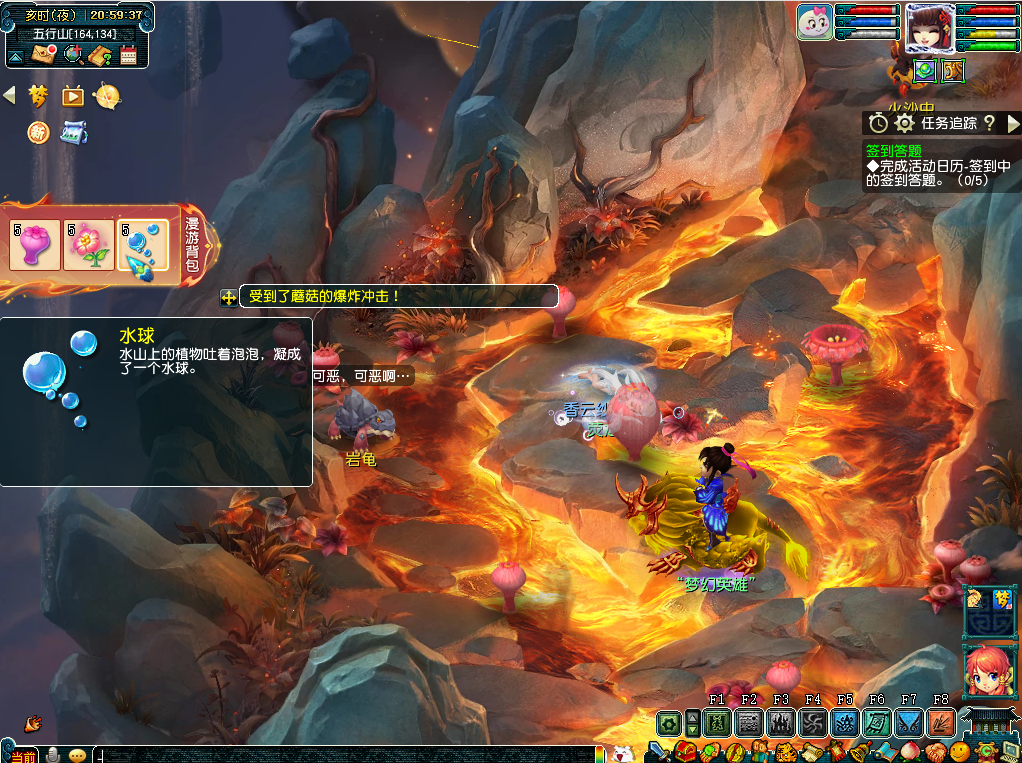Open the 签到答题 quest entry
Image resolution: width=1022 pixels, height=763 pixels.
click(x=893, y=150)
